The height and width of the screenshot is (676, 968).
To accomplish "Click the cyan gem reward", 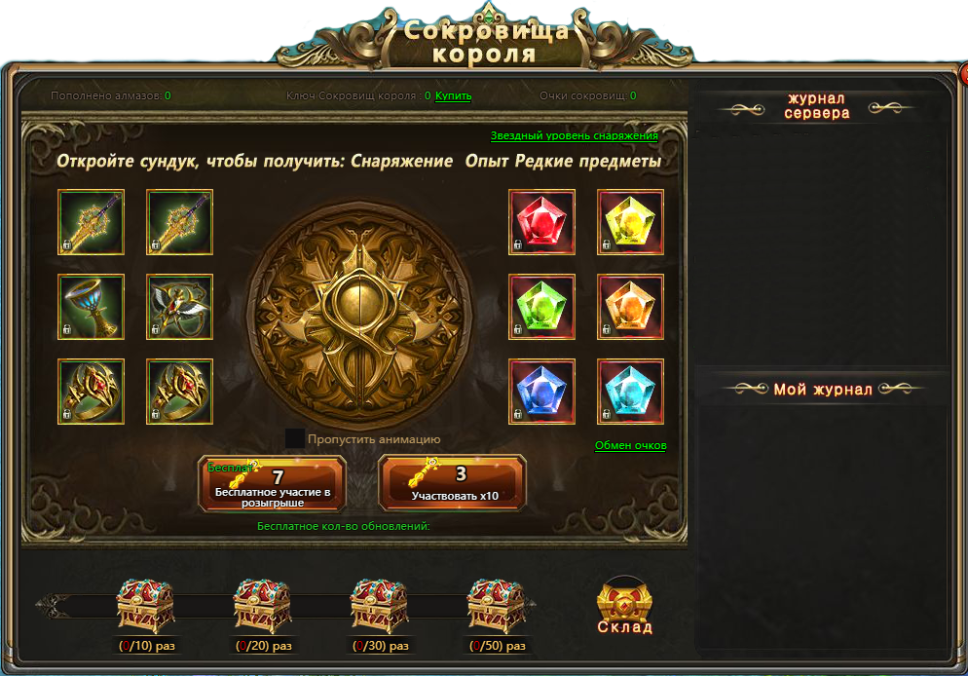I will 630,392.
